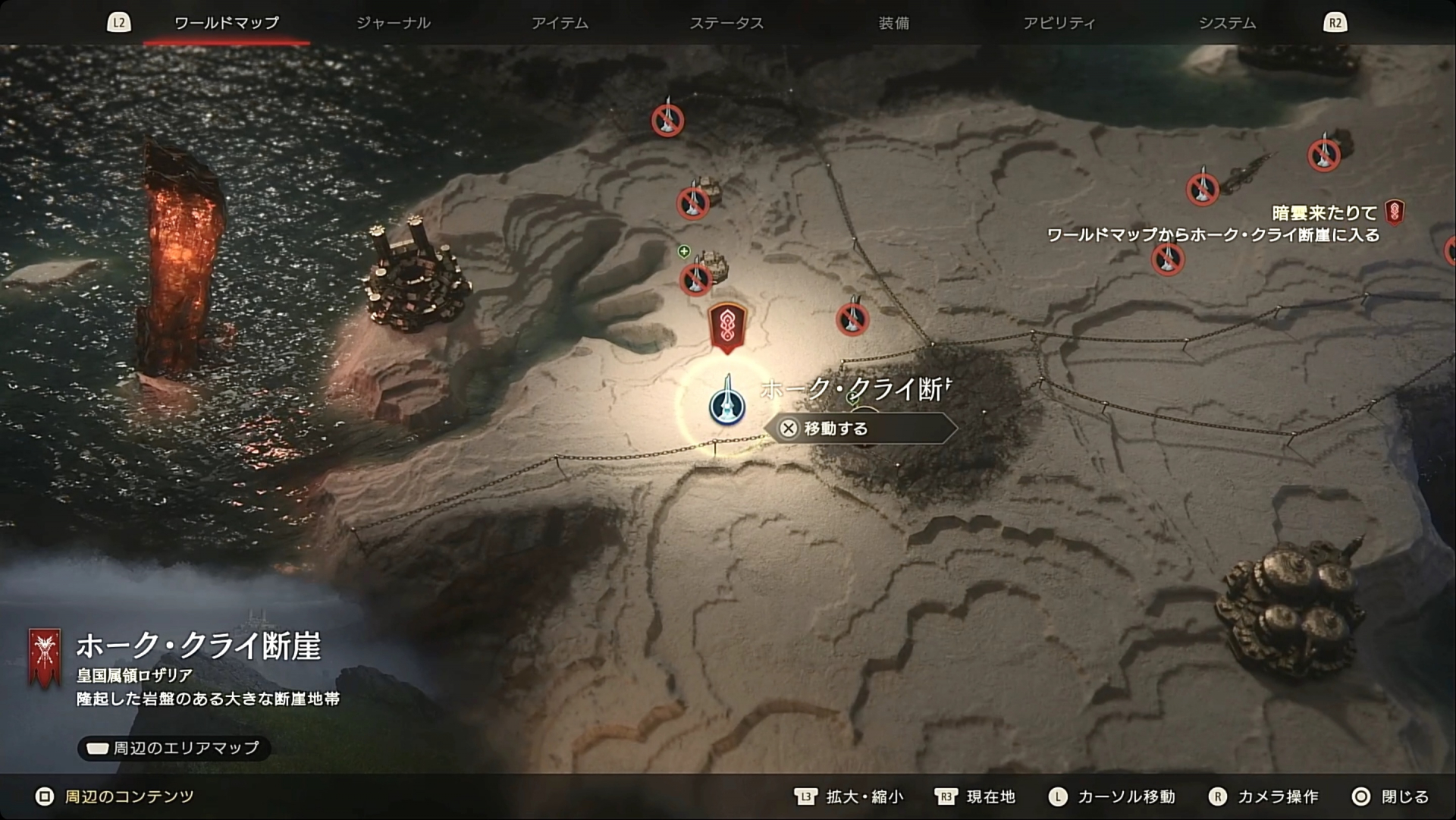Open the システム tab

tap(1226, 24)
